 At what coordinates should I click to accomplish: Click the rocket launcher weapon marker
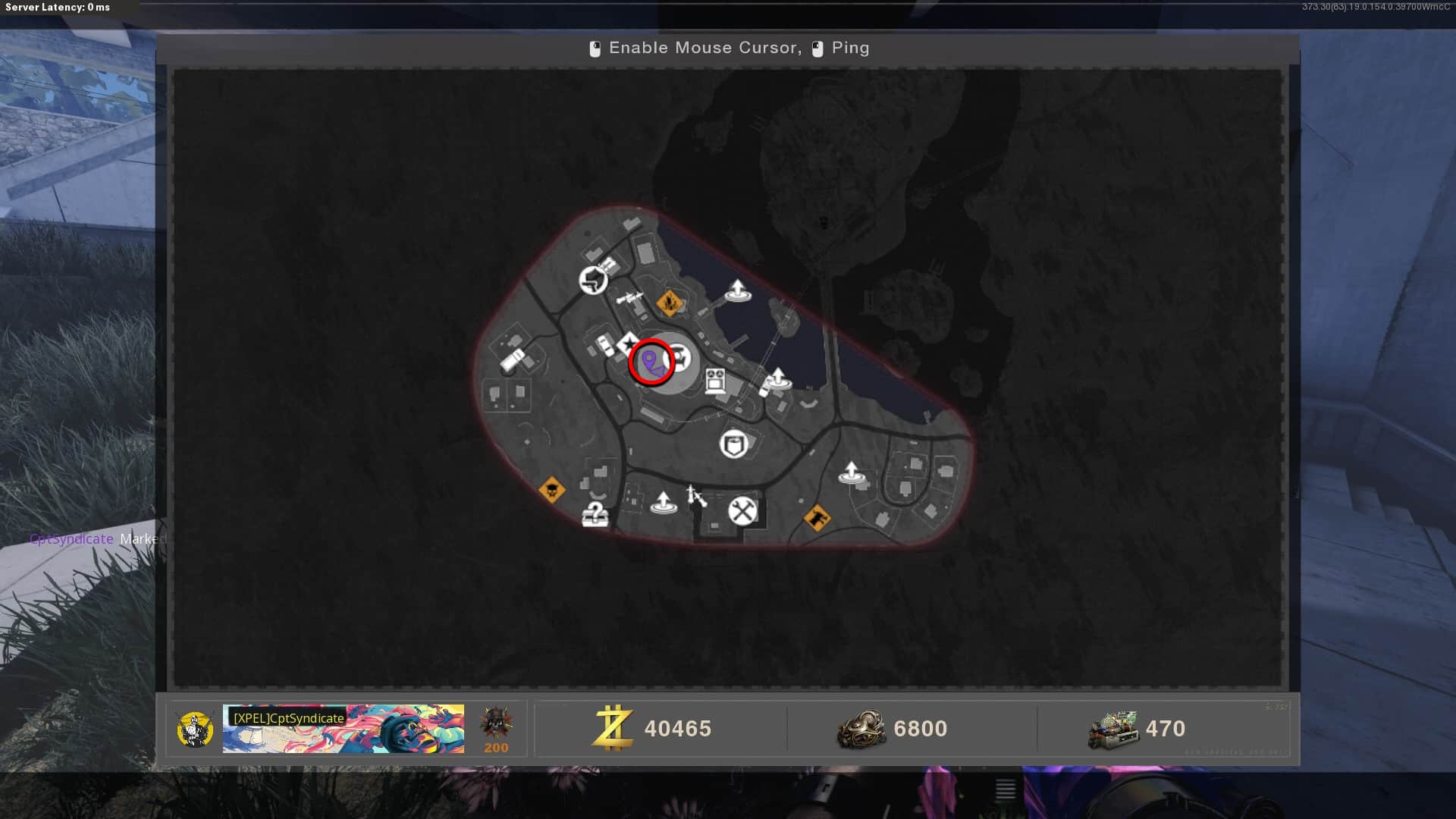629,298
